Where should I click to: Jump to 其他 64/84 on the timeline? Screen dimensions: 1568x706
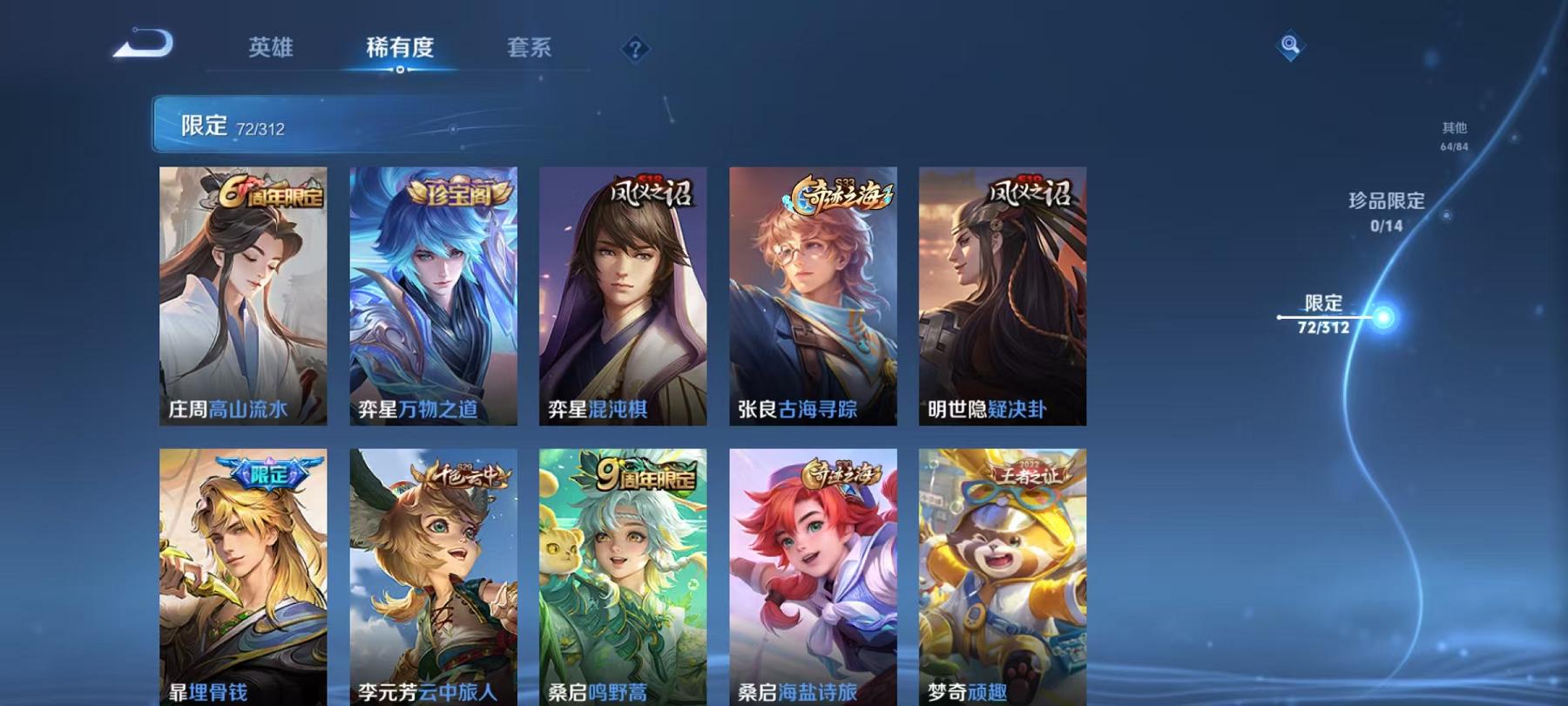tap(1455, 132)
